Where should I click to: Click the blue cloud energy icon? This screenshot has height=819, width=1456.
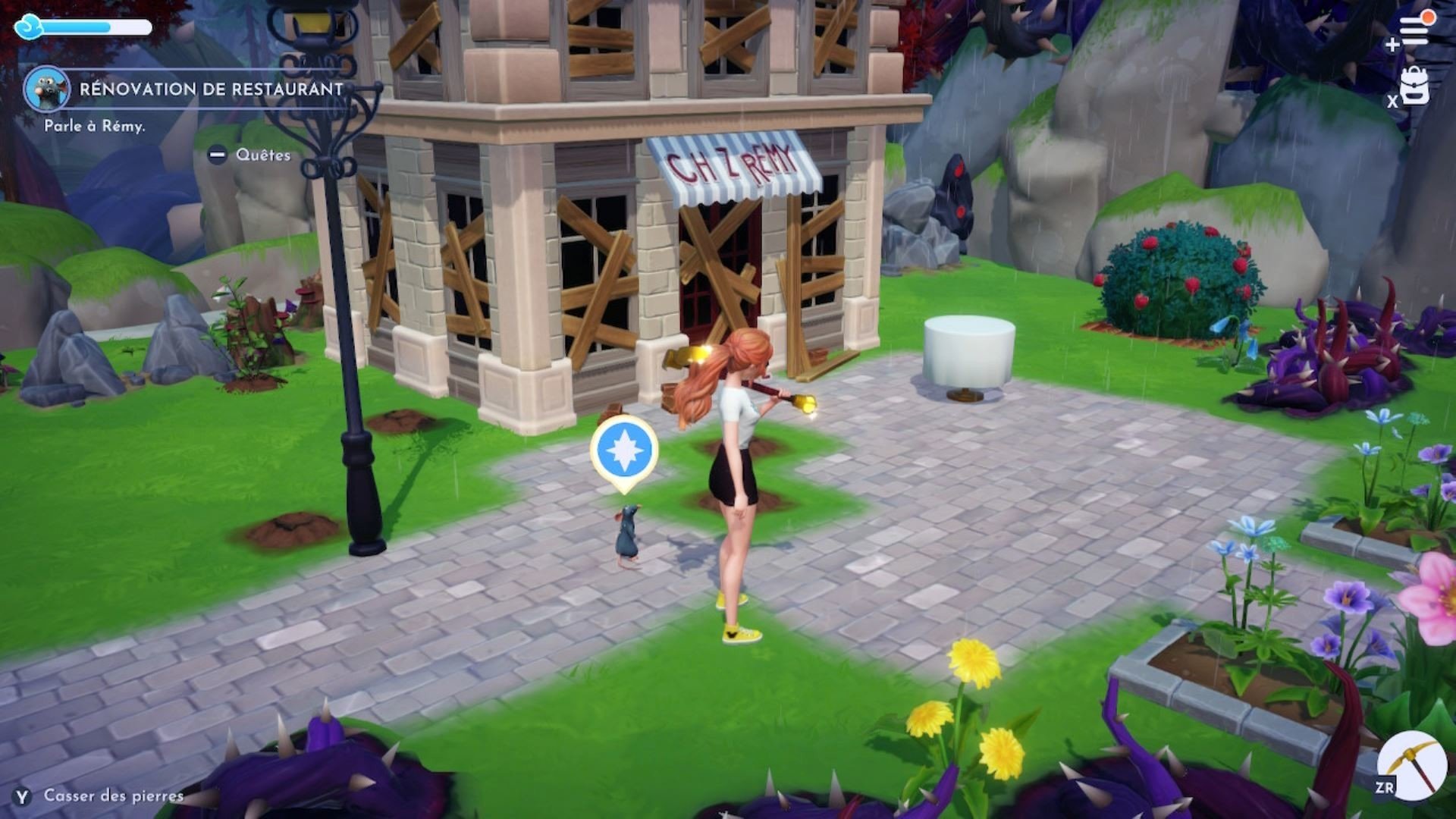[x=29, y=27]
